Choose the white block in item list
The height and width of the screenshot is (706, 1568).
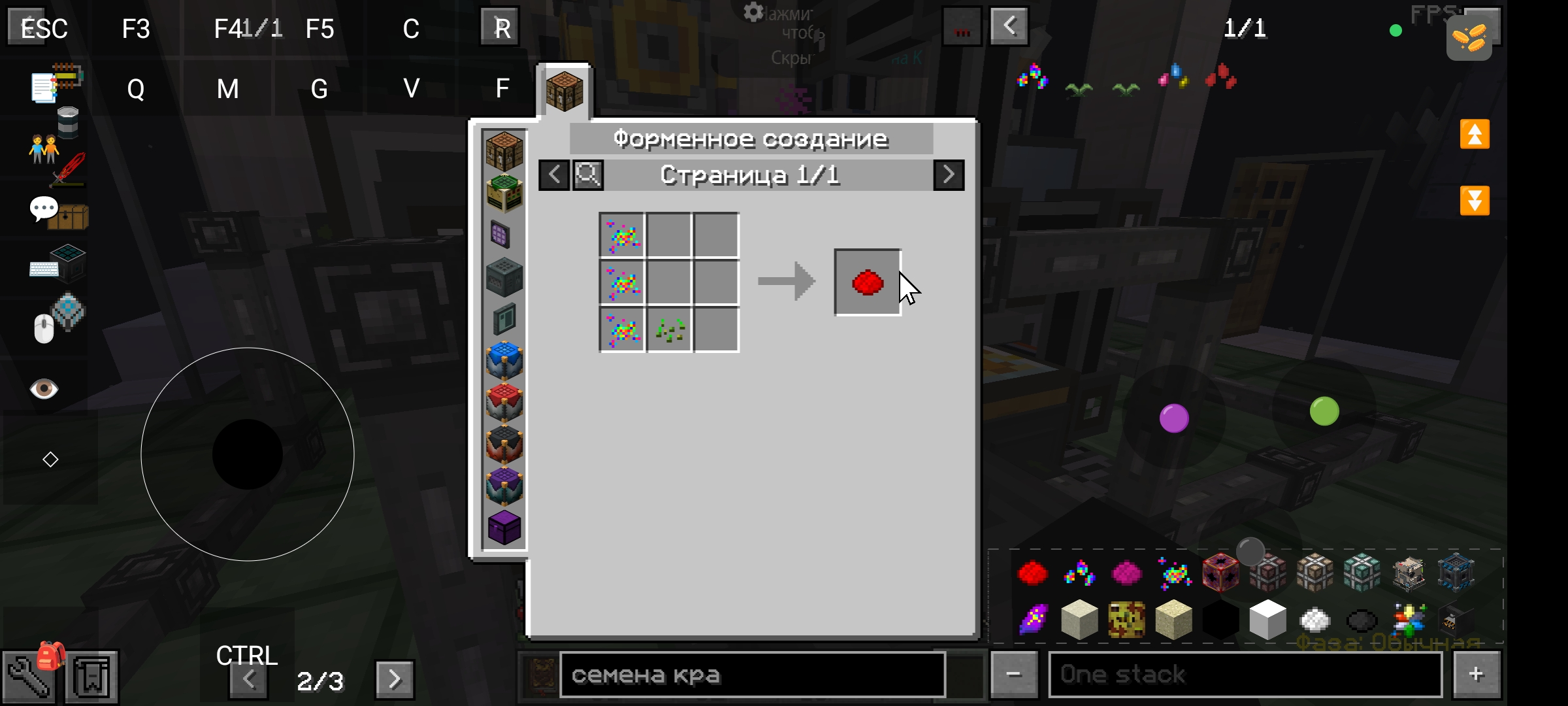tap(1267, 620)
